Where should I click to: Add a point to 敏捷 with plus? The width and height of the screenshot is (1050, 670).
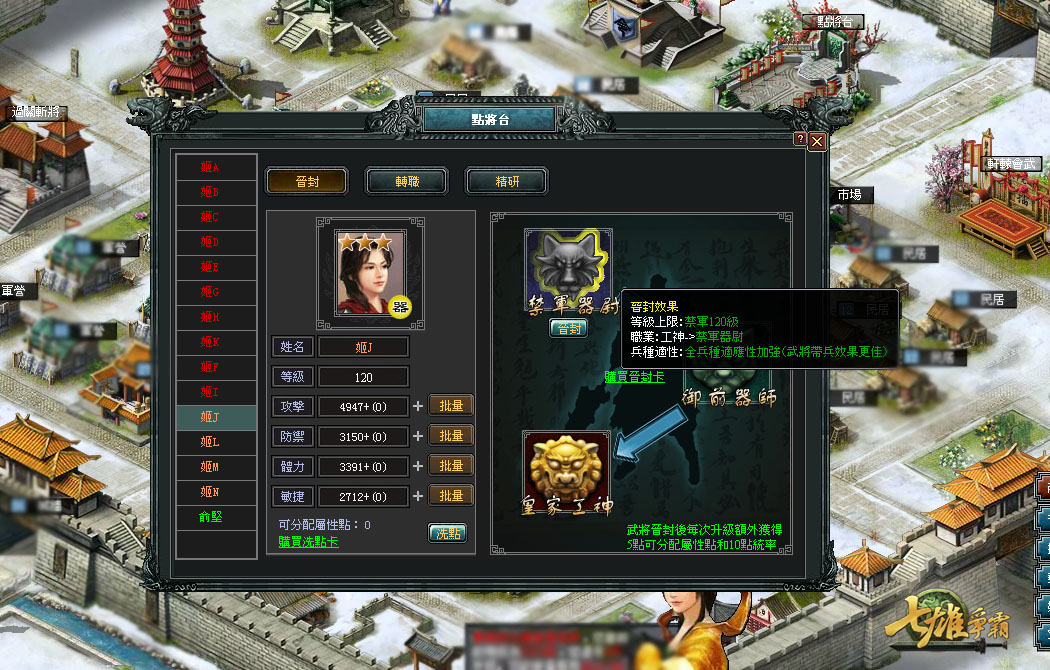(418, 496)
